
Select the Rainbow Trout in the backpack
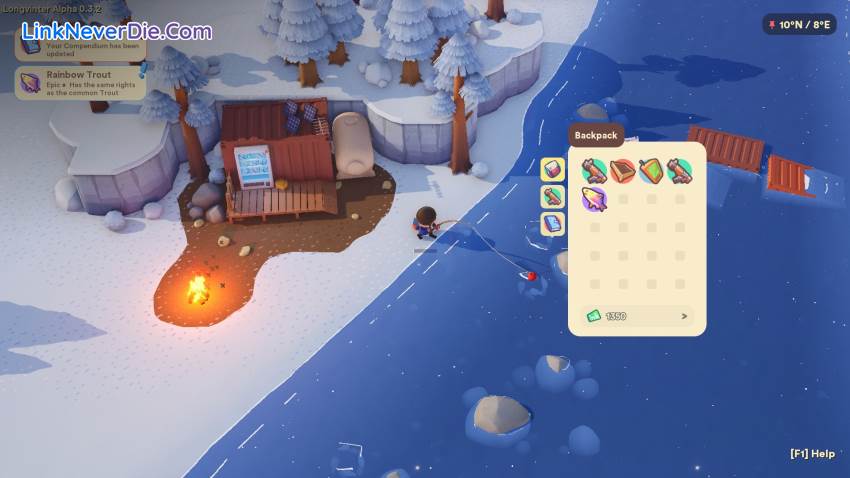594,199
